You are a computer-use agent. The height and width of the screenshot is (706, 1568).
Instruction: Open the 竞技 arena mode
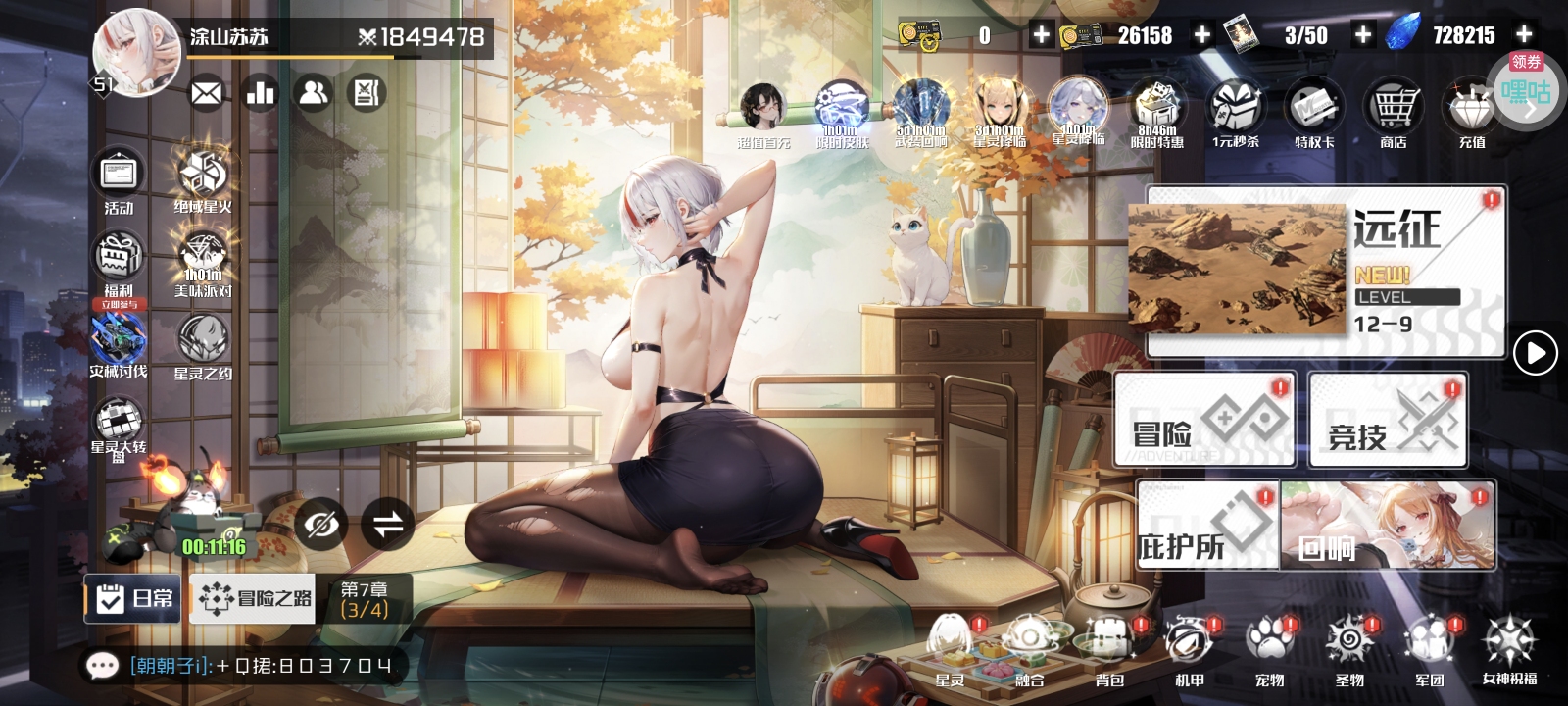(1388, 420)
